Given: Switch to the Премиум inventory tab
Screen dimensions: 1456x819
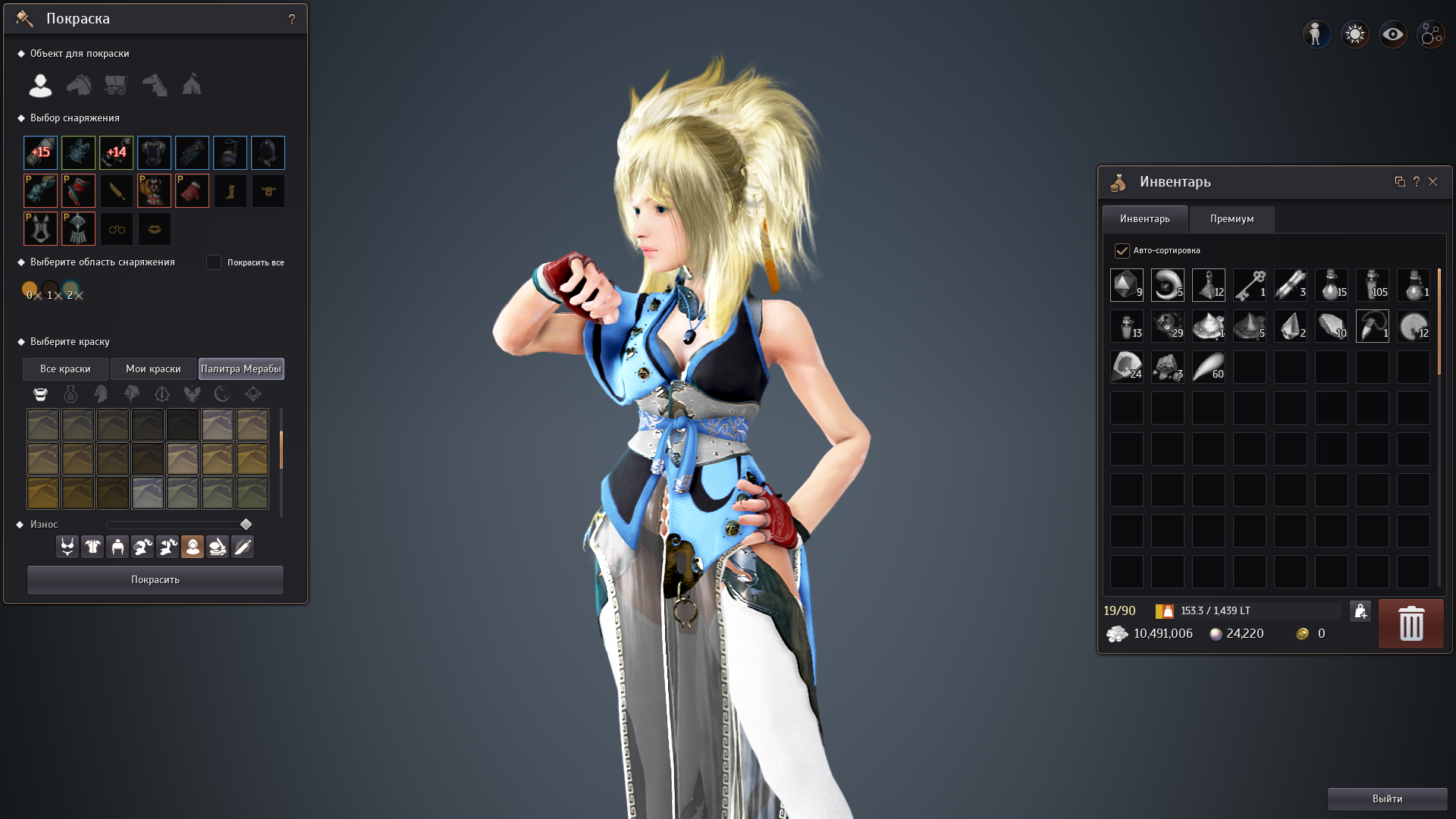Looking at the screenshot, I should point(1232,219).
